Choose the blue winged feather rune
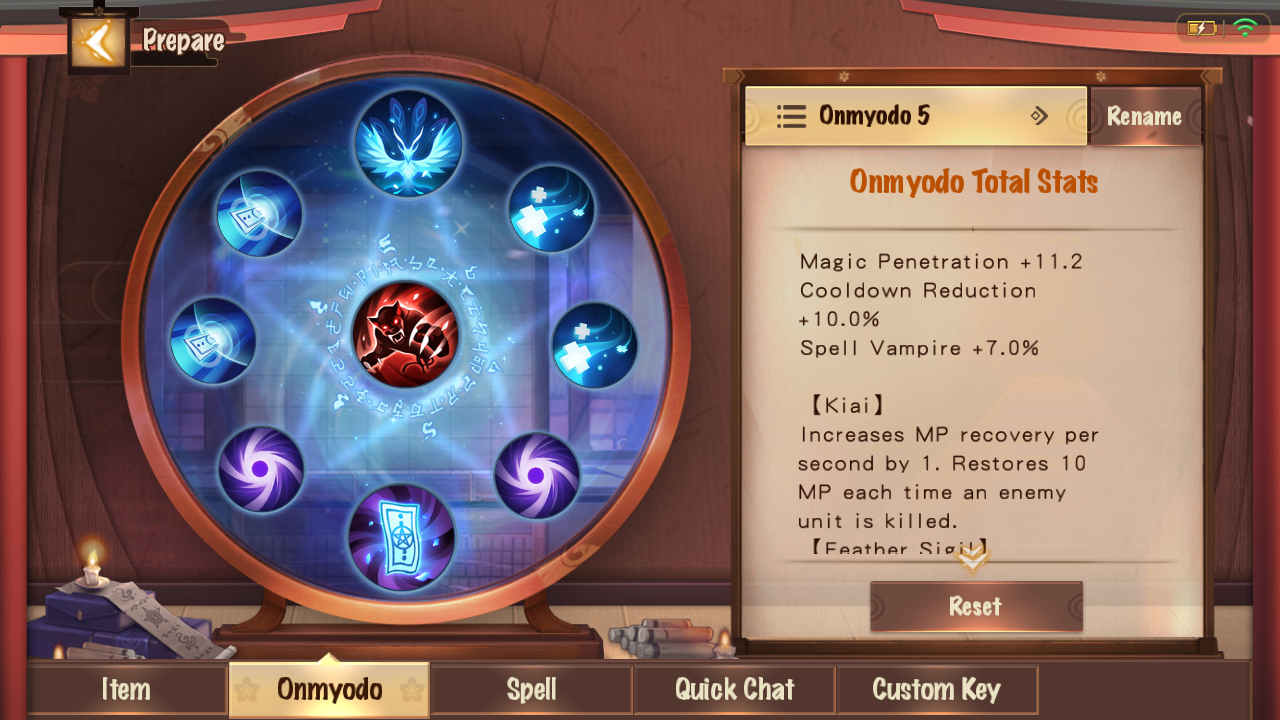Image resolution: width=1280 pixels, height=720 pixels. click(408, 143)
